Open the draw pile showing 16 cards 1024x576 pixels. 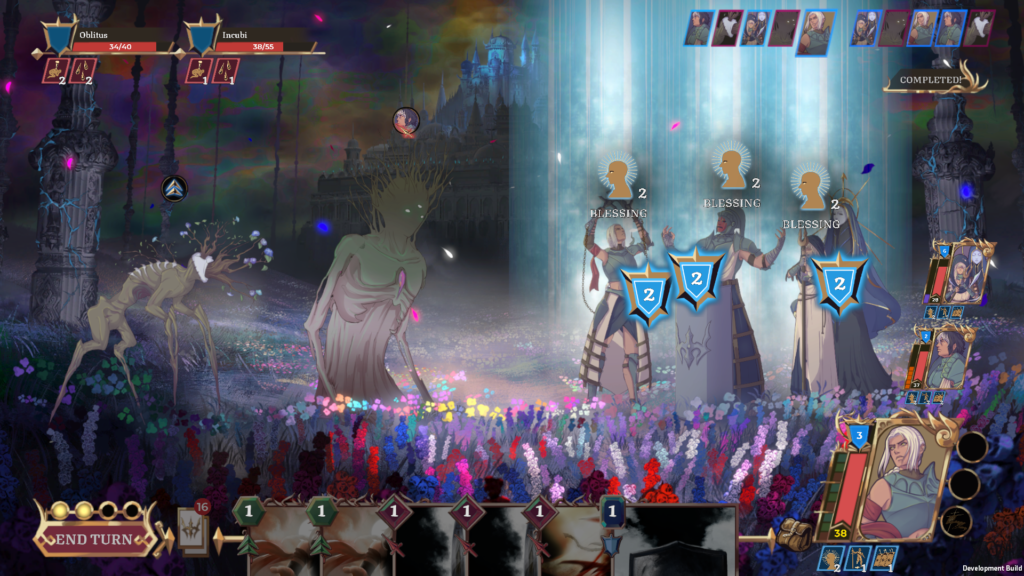(x=193, y=530)
